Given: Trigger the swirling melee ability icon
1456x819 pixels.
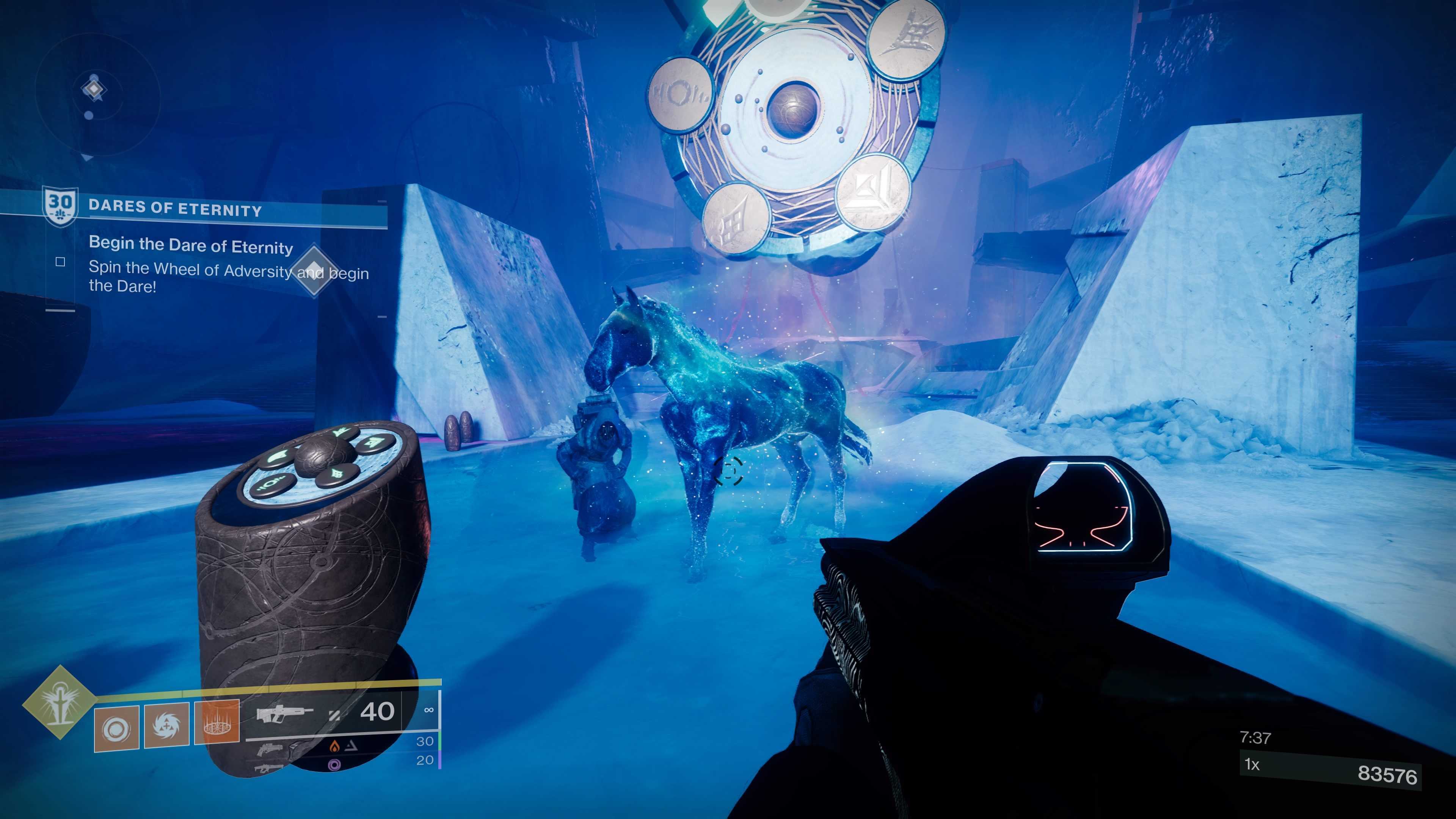Looking at the screenshot, I should pyautogui.click(x=167, y=725).
